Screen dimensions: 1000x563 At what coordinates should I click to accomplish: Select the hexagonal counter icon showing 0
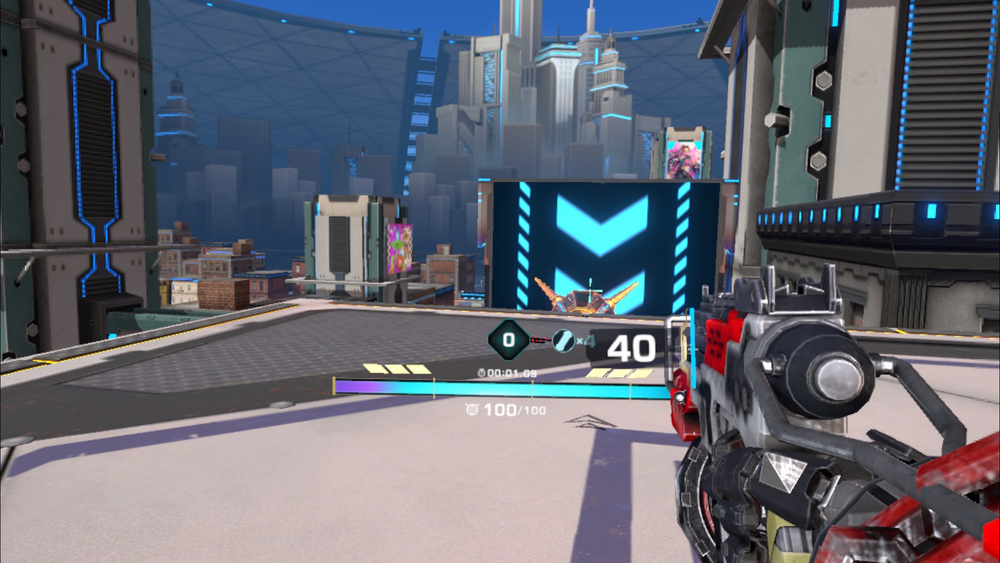(x=508, y=340)
